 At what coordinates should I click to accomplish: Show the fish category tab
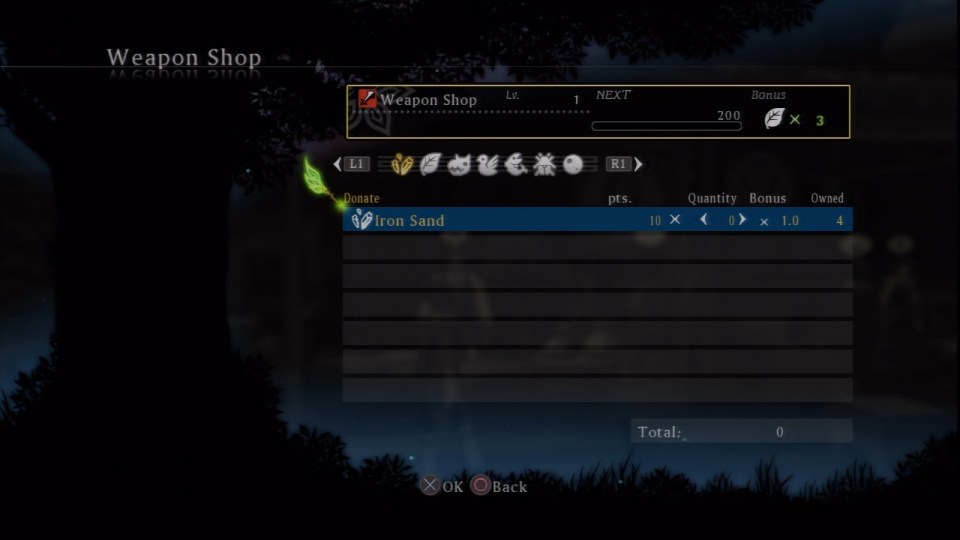(x=516, y=164)
